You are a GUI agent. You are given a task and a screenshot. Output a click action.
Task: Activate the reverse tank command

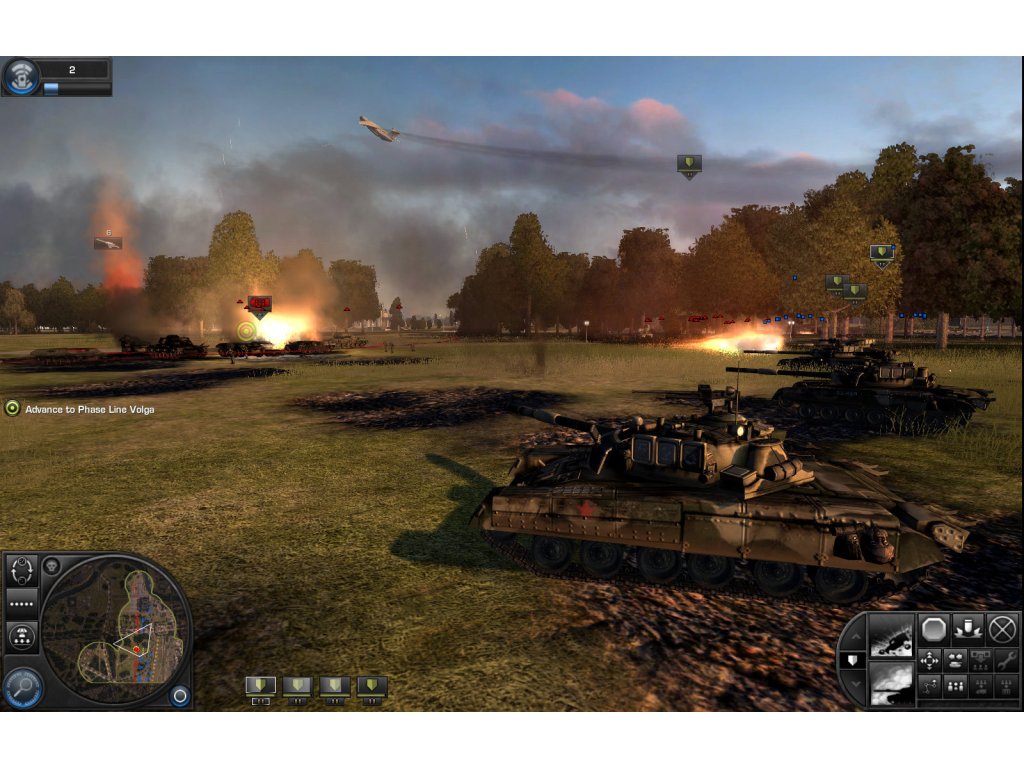955,661
